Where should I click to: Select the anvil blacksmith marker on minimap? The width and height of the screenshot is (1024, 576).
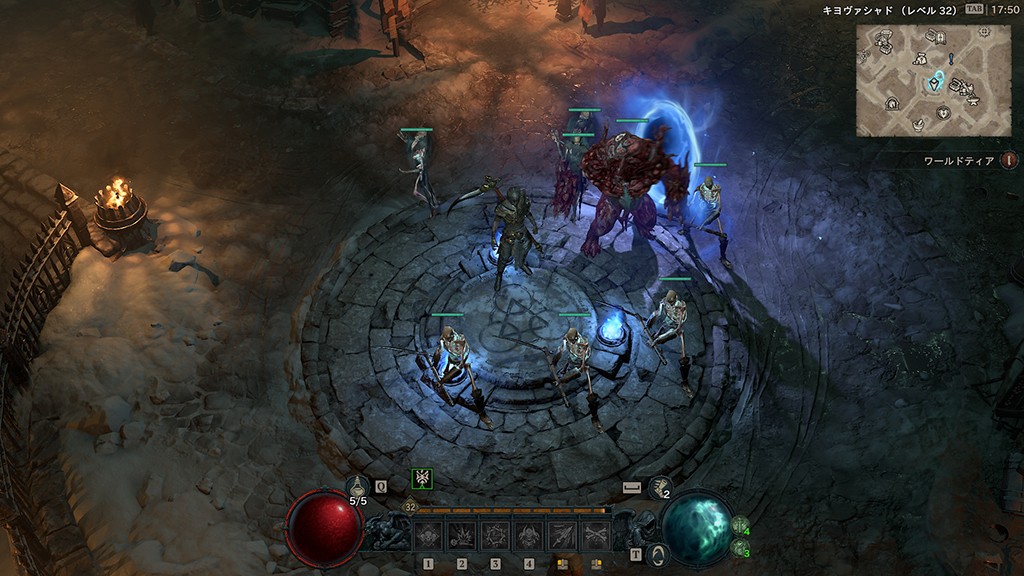pyautogui.click(x=972, y=99)
